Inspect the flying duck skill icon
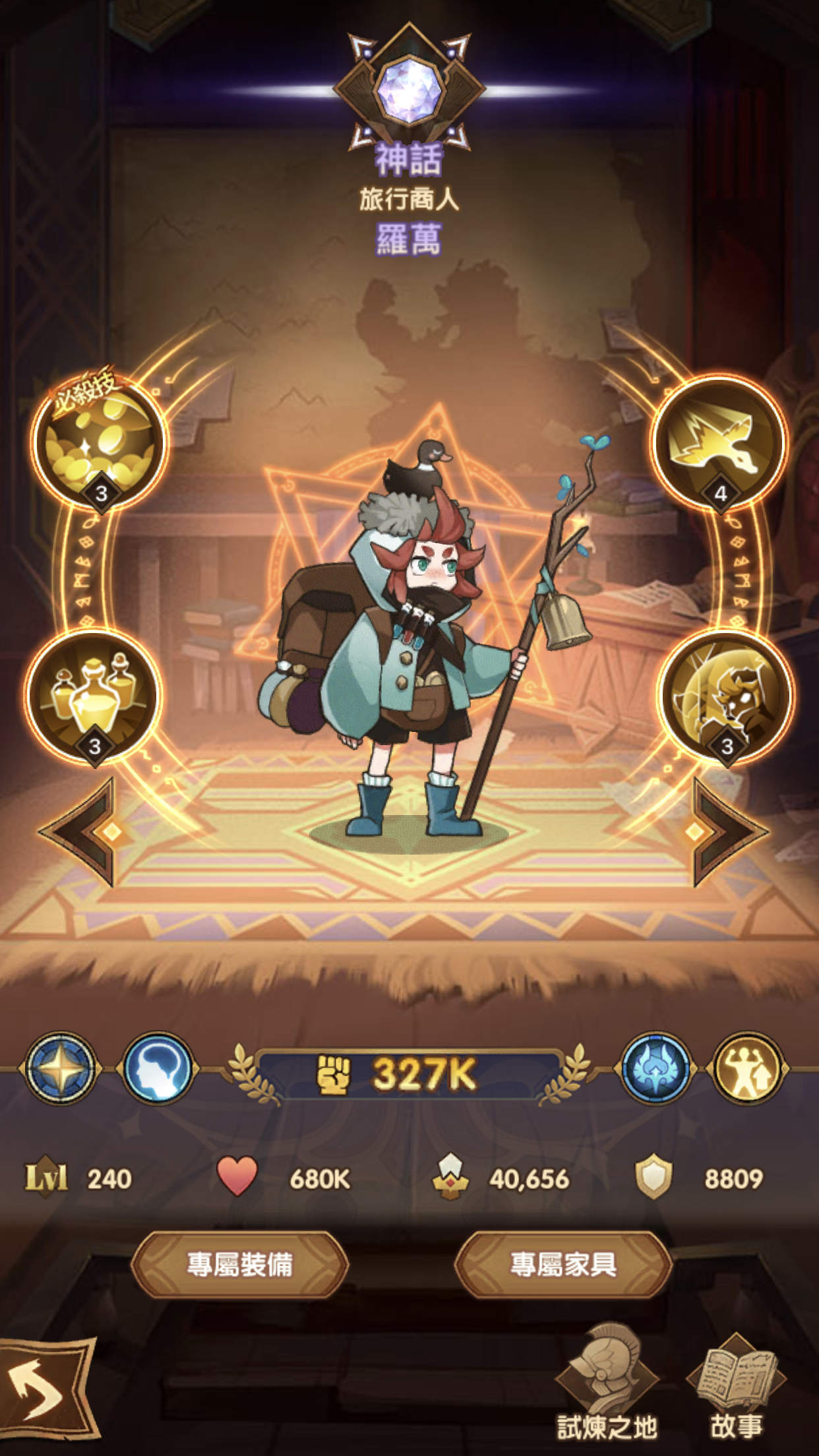Viewport: 819px width, 1456px height. 719,442
